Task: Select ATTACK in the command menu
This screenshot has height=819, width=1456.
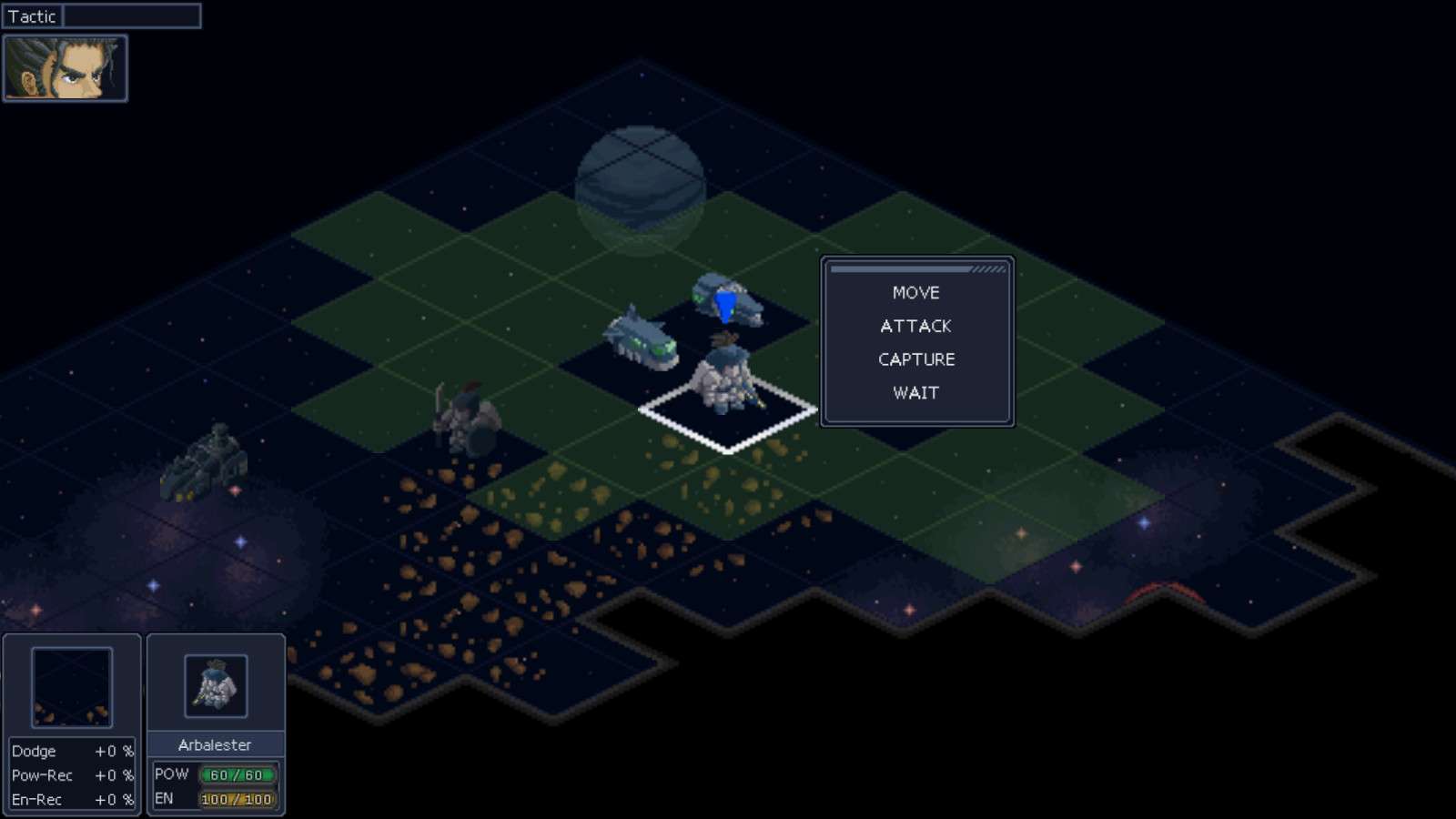Action: [x=915, y=326]
